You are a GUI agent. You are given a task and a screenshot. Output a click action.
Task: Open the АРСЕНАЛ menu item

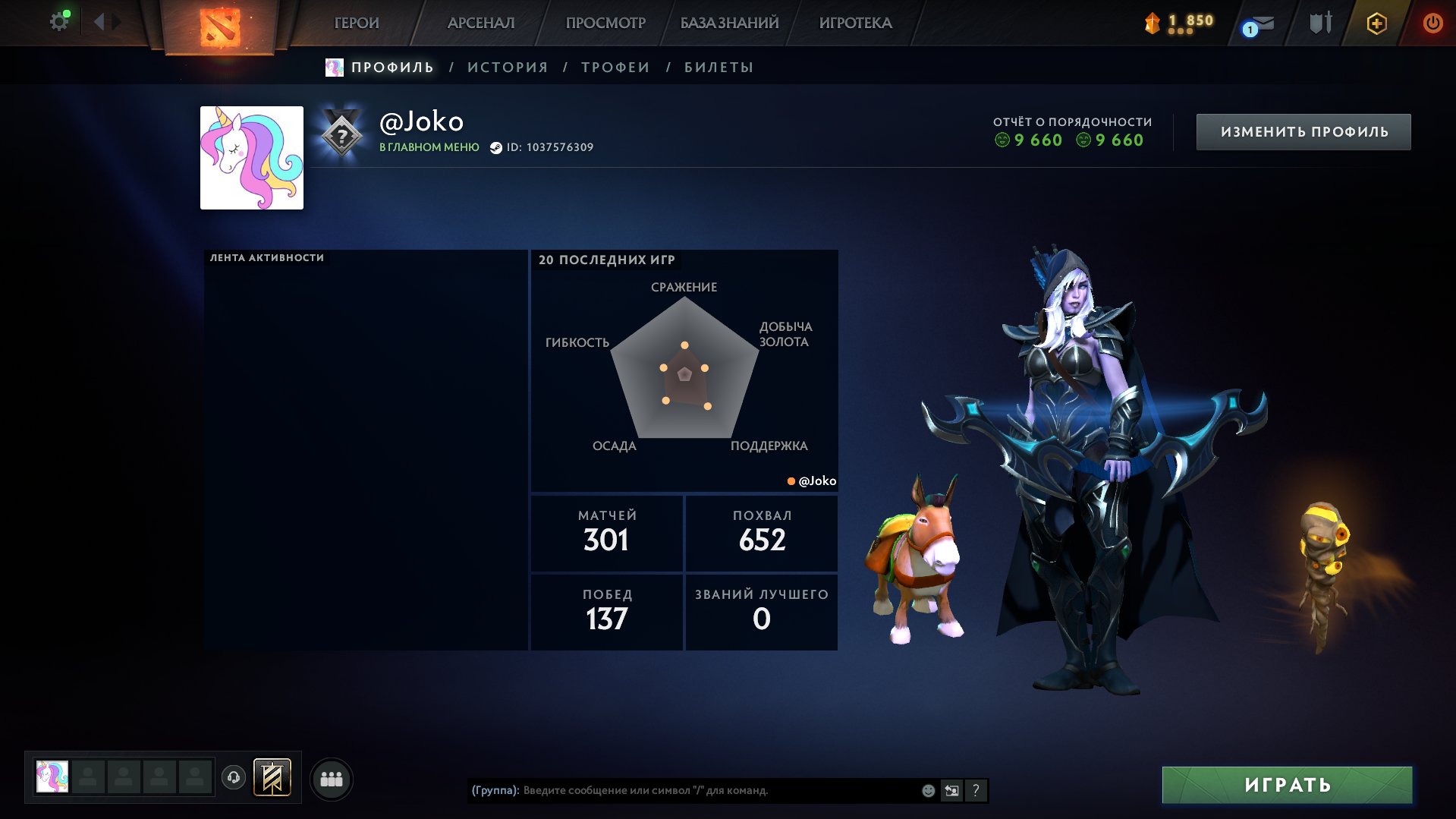(481, 23)
